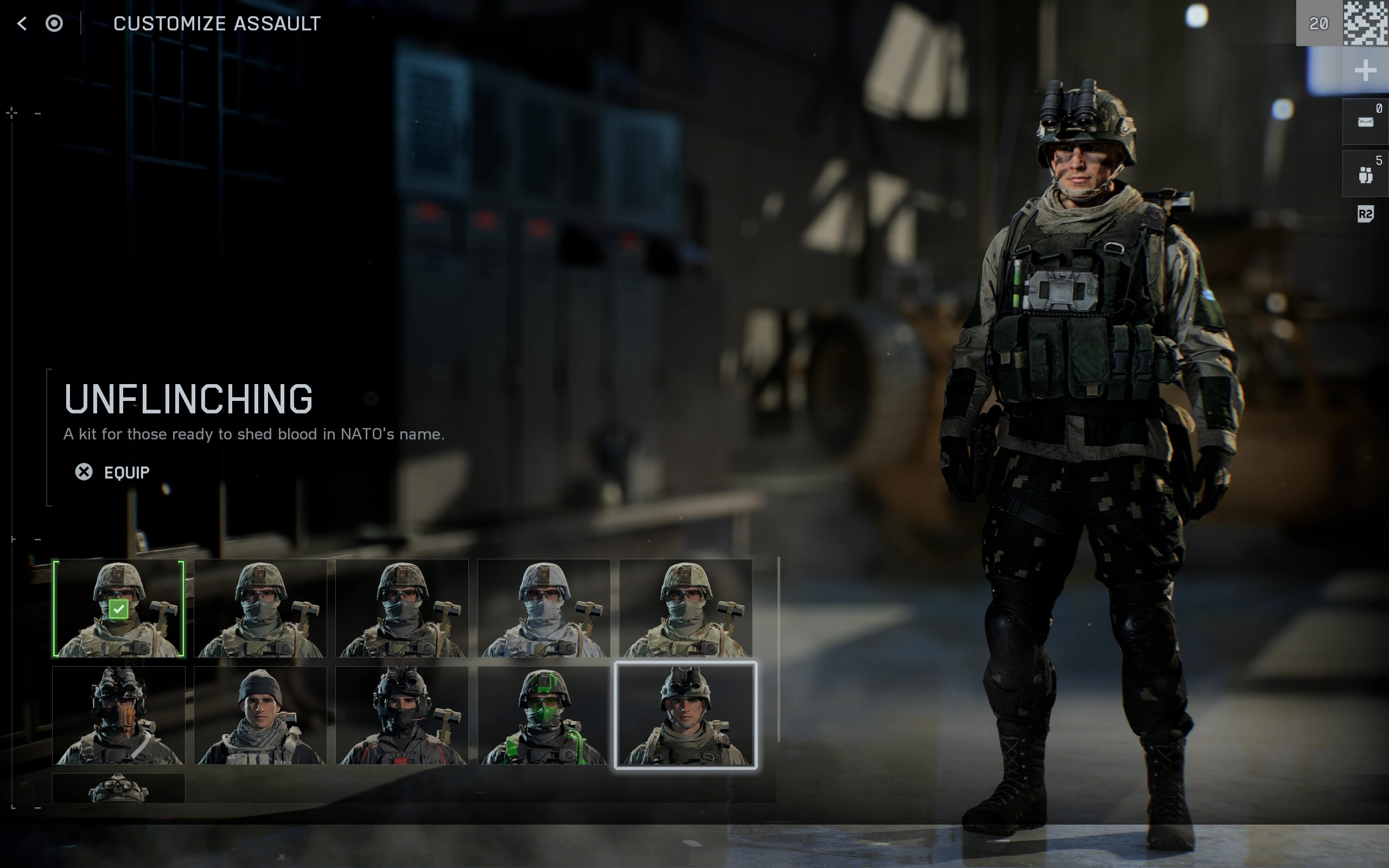The width and height of the screenshot is (1389, 868).
Task: Open the squad members icon showing 5
Action: 1365,174
